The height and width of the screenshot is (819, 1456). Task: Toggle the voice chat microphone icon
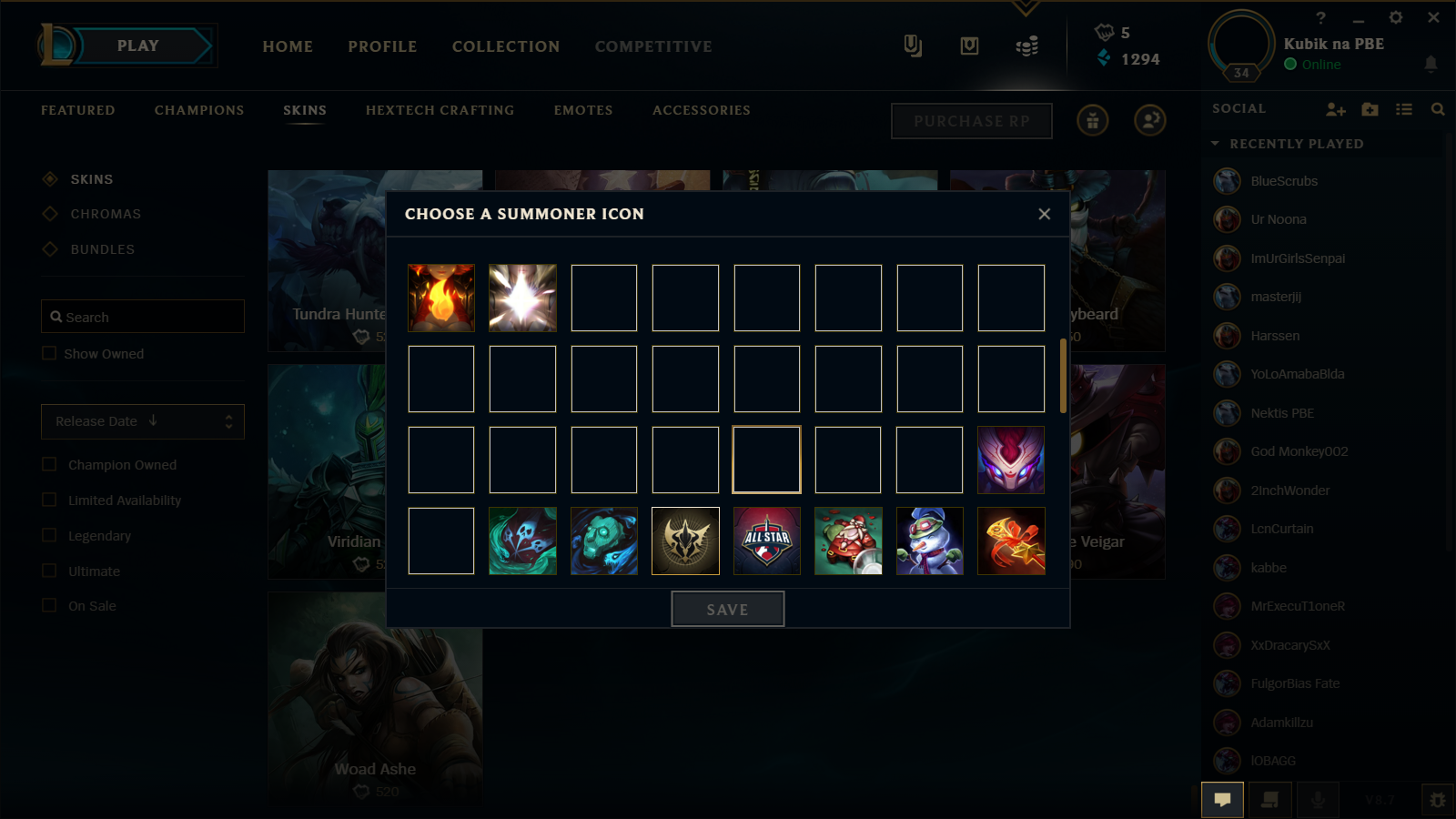(x=1318, y=800)
